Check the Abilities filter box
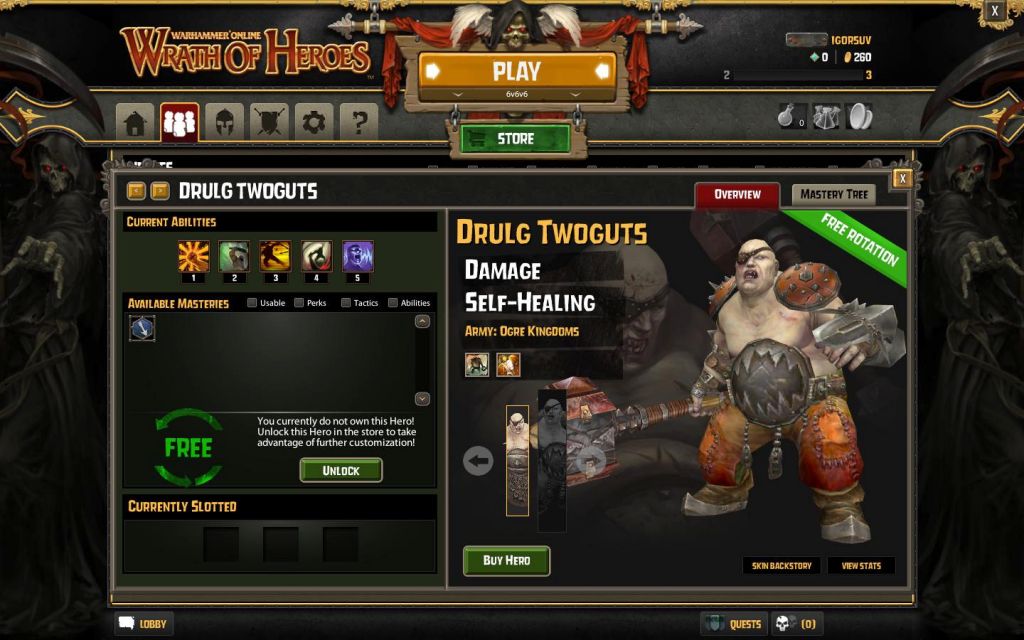Viewport: 1024px width, 640px height. pos(393,303)
